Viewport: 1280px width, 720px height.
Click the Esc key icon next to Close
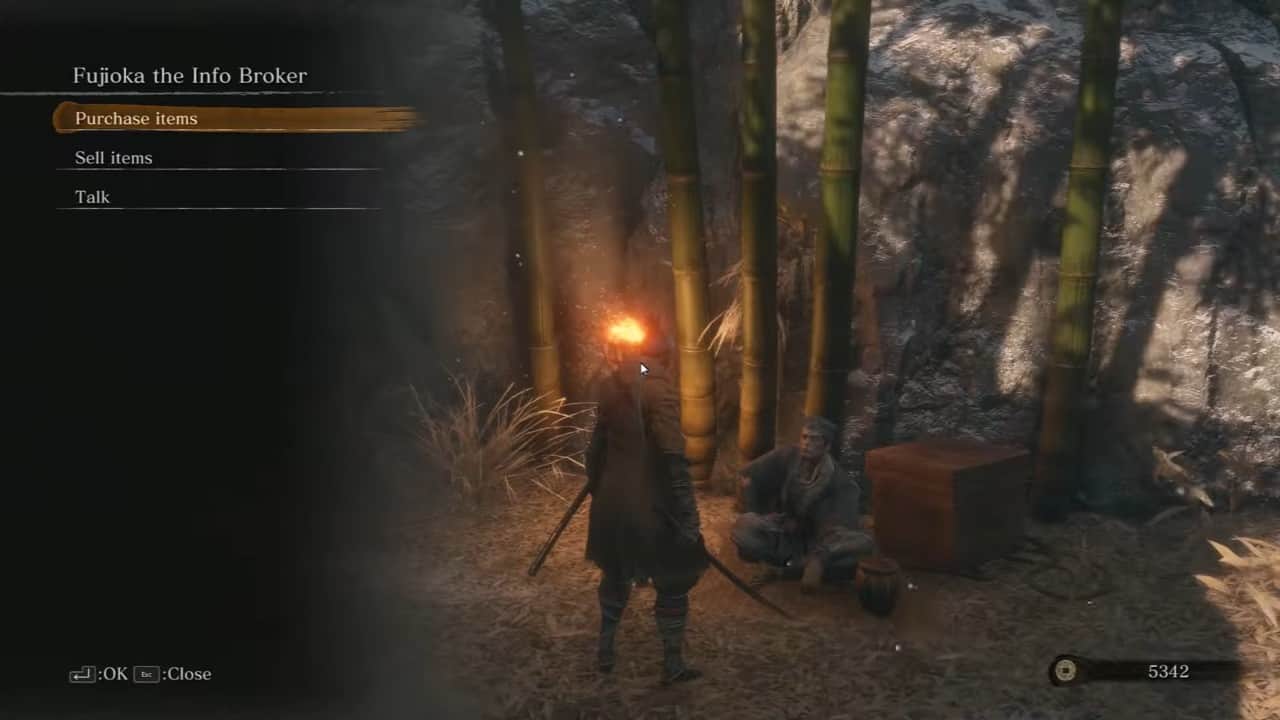pos(146,674)
